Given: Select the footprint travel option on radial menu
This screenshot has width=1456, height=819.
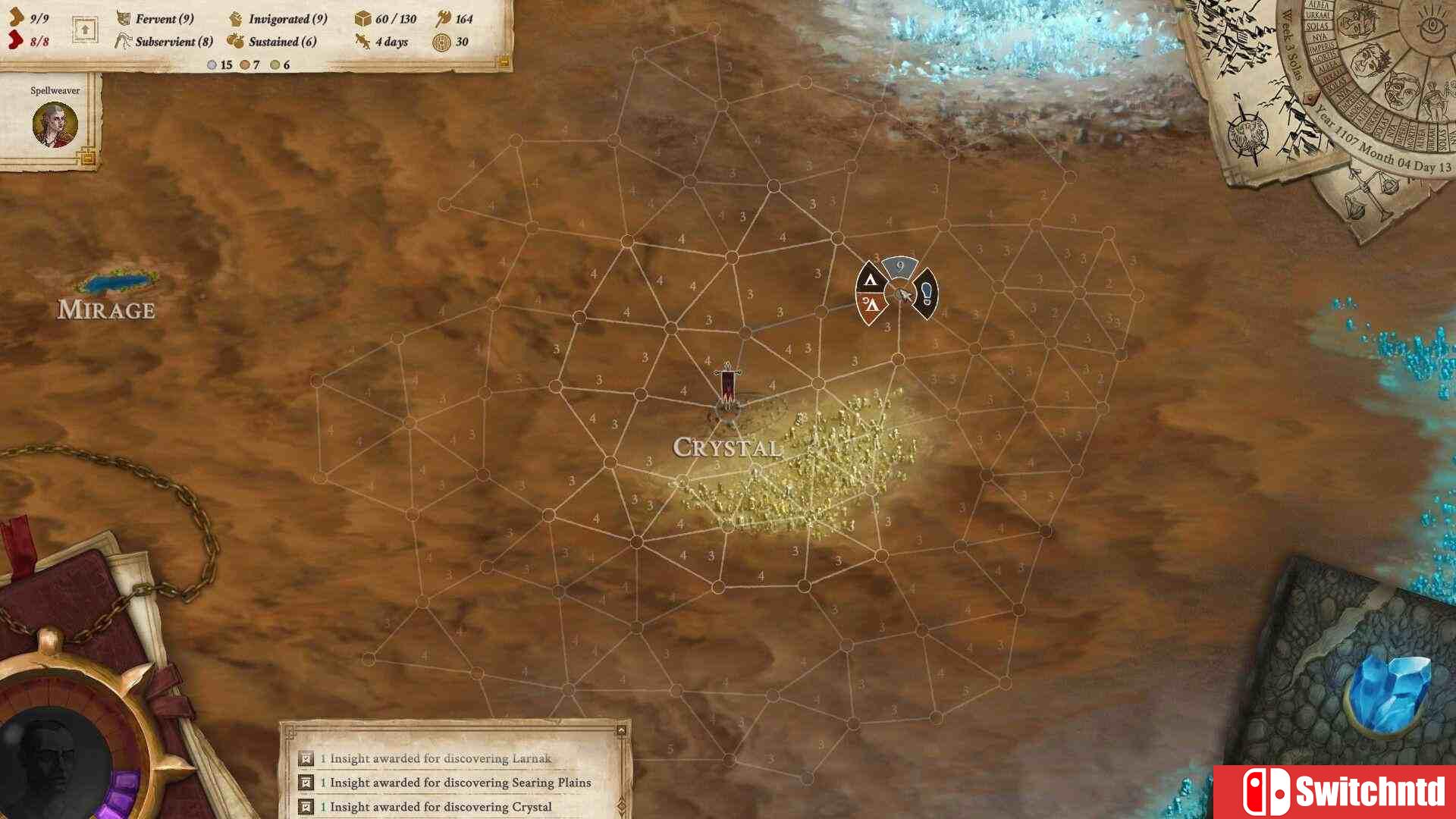Looking at the screenshot, I should tap(927, 294).
